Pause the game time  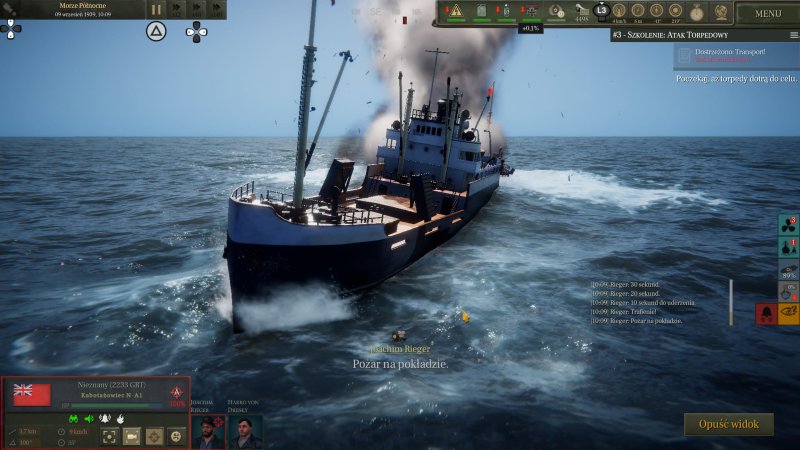[156, 9]
